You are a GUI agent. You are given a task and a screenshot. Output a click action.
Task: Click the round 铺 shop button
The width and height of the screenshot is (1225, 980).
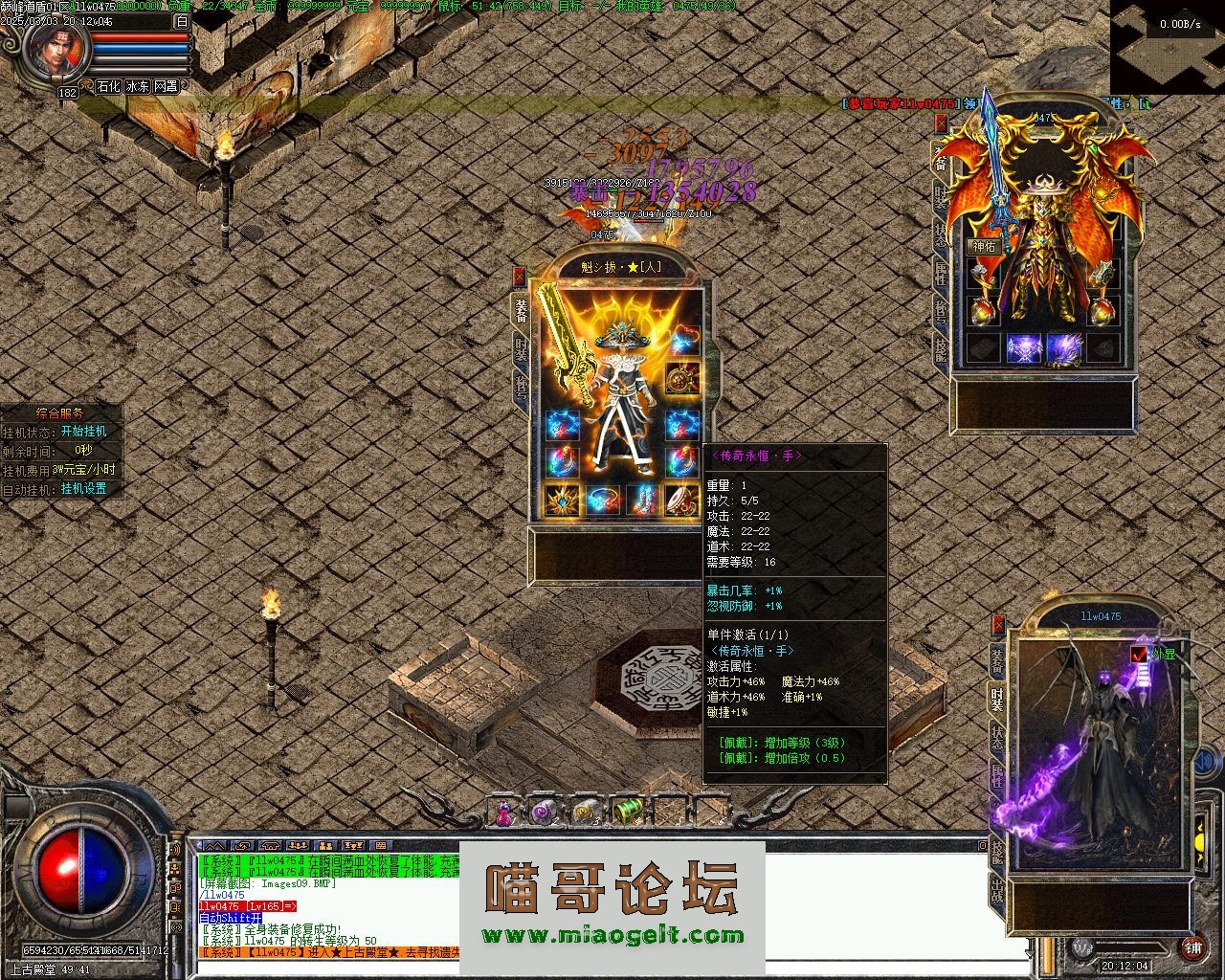click(x=1192, y=948)
